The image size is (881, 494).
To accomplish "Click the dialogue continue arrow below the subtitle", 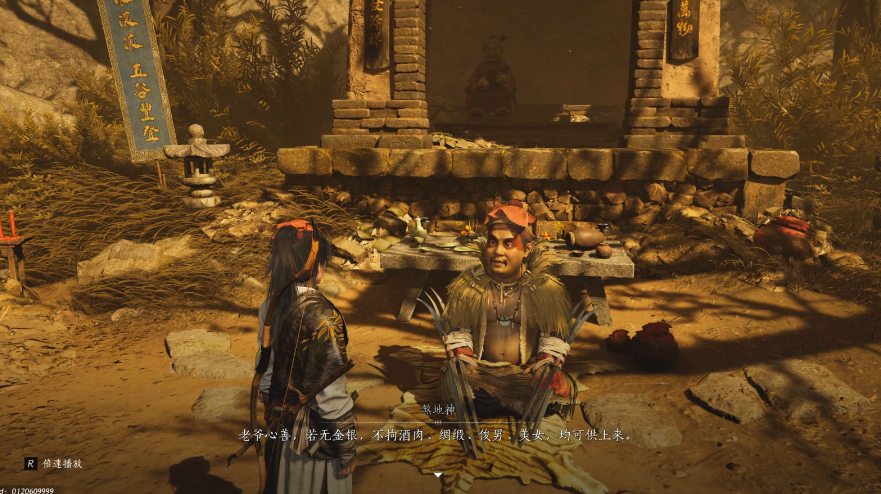I will pyautogui.click(x=437, y=474).
